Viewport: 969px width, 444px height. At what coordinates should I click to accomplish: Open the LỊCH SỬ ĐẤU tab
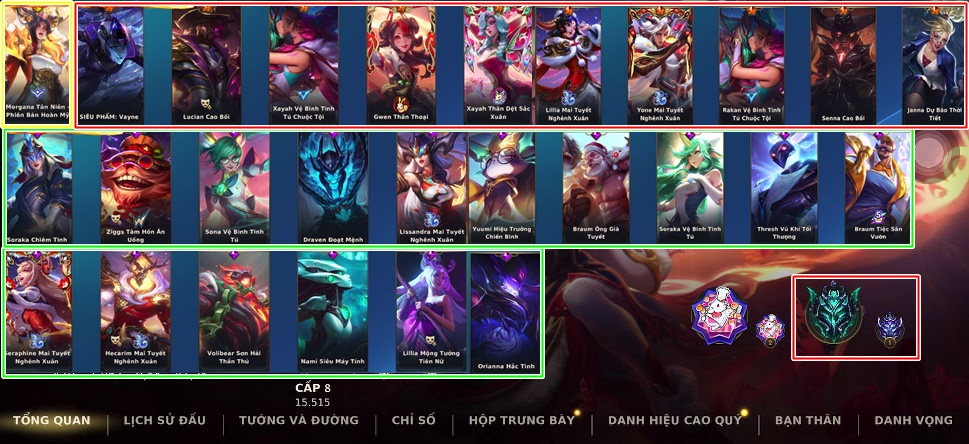[x=165, y=421]
